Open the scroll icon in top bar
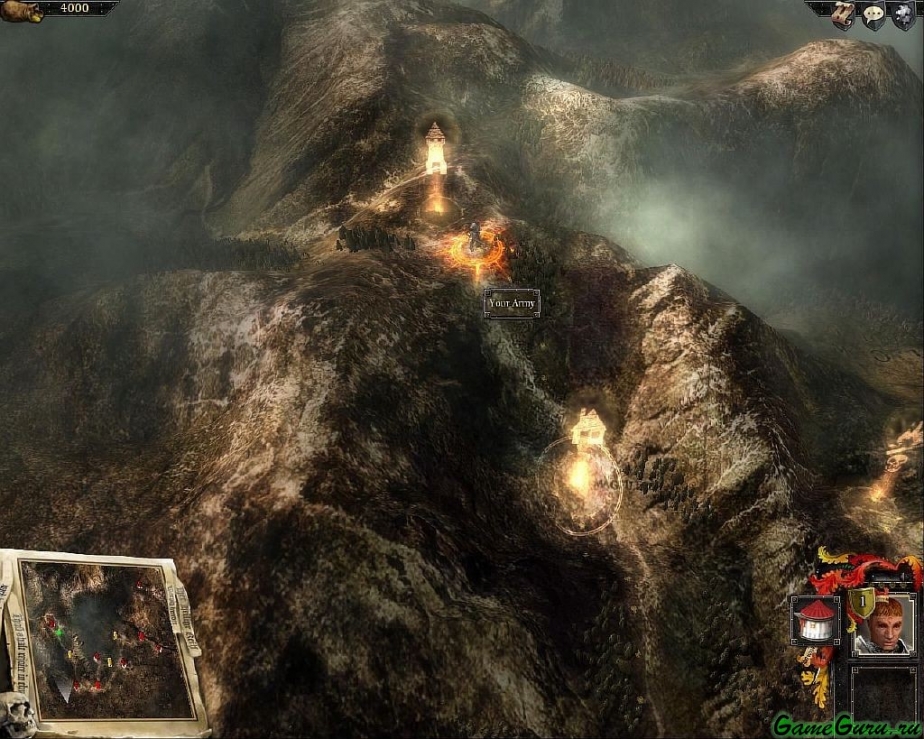924x739 pixels. click(842, 13)
